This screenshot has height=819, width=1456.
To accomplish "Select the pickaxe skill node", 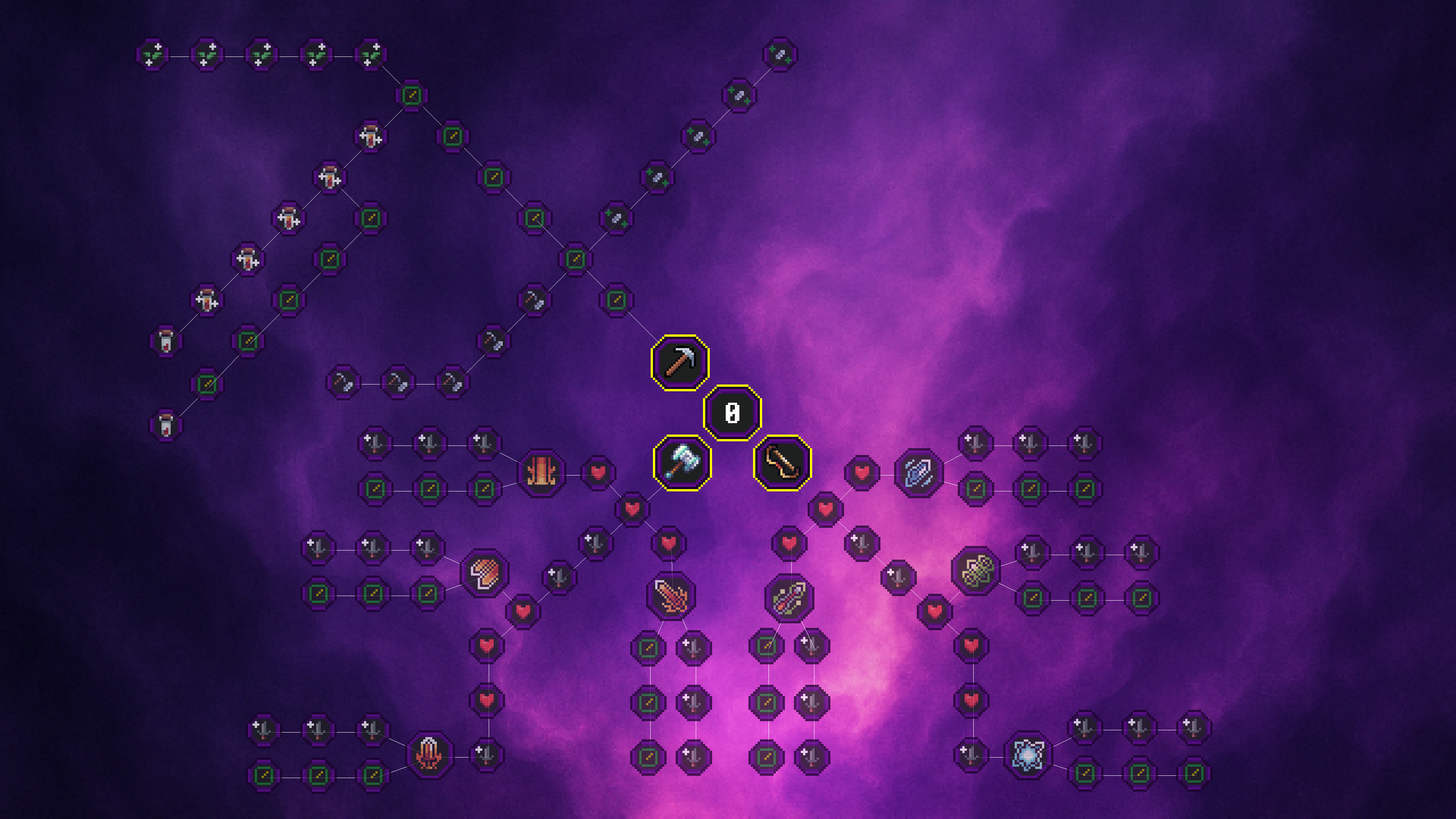I will [x=681, y=362].
